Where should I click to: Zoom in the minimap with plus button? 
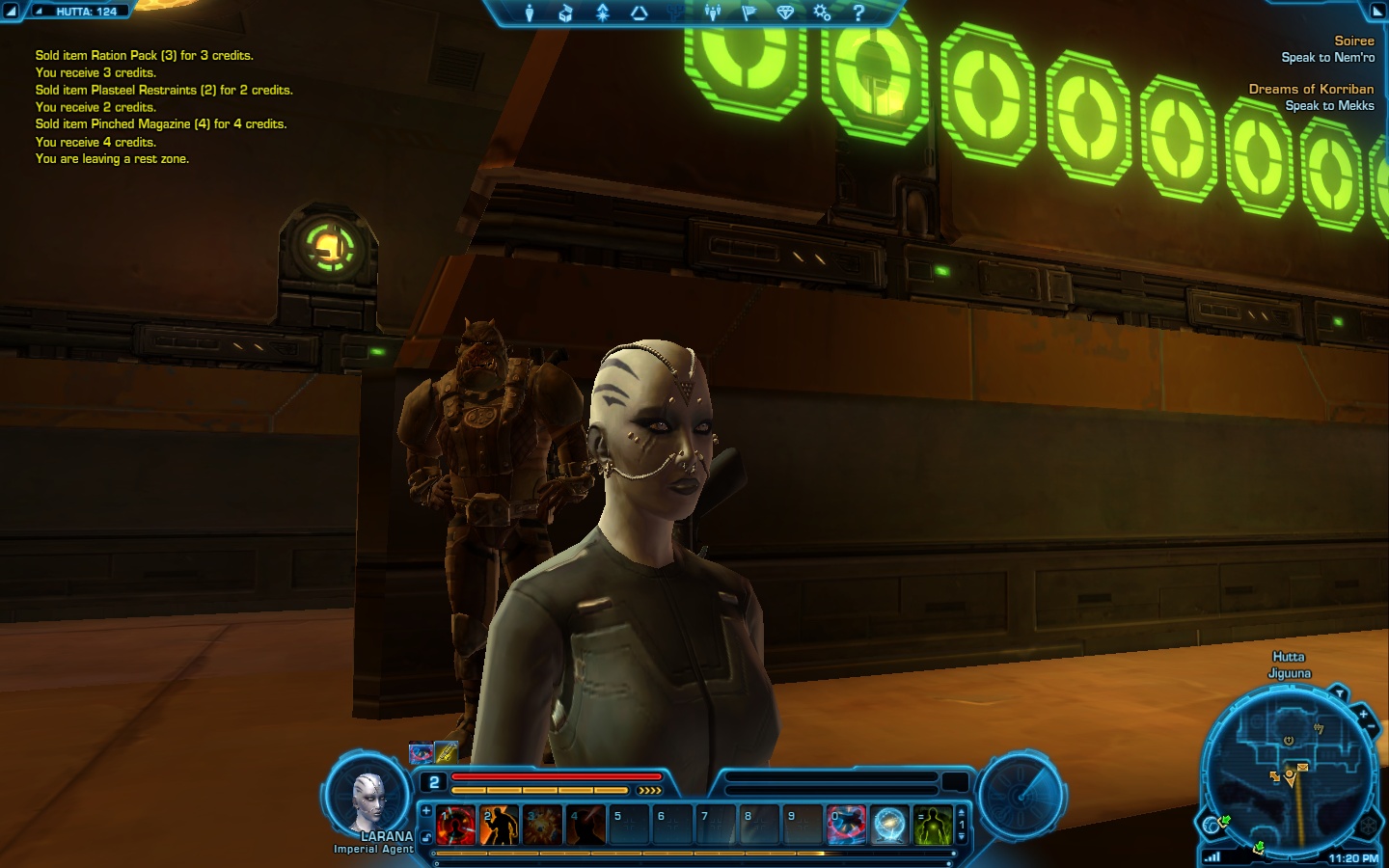click(1363, 715)
